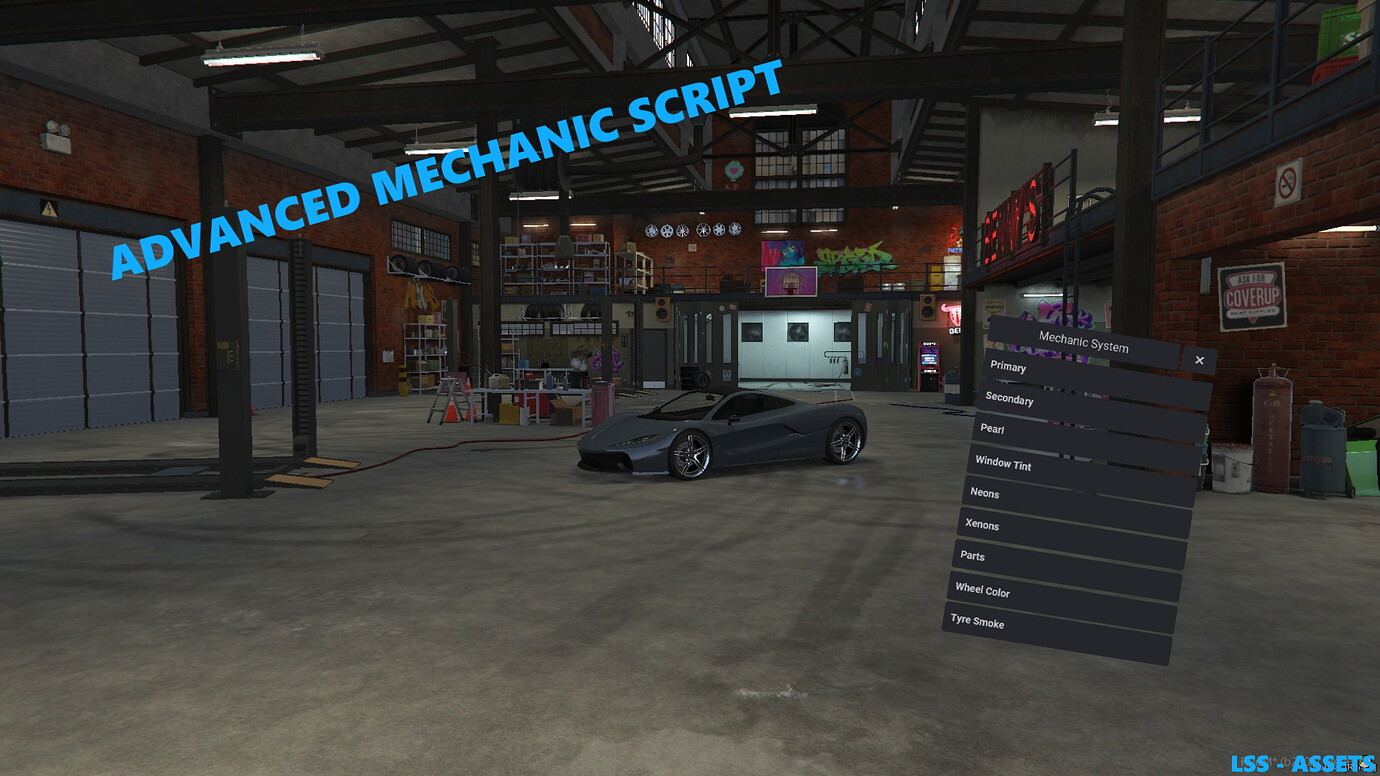The width and height of the screenshot is (1380, 776).
Task: Select the Secondary color entry
Action: [x=1011, y=400]
